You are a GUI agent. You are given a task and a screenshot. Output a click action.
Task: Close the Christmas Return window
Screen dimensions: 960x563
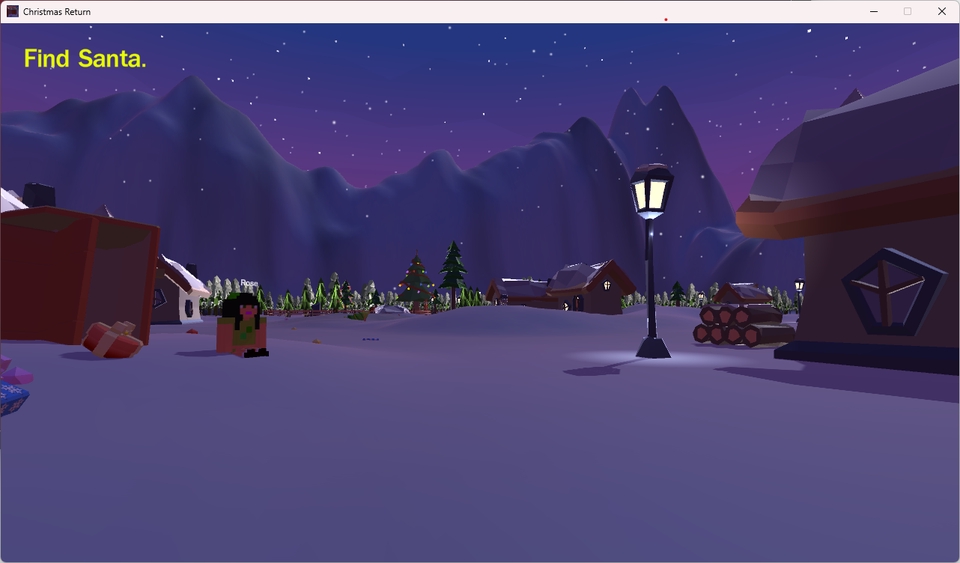(941, 12)
